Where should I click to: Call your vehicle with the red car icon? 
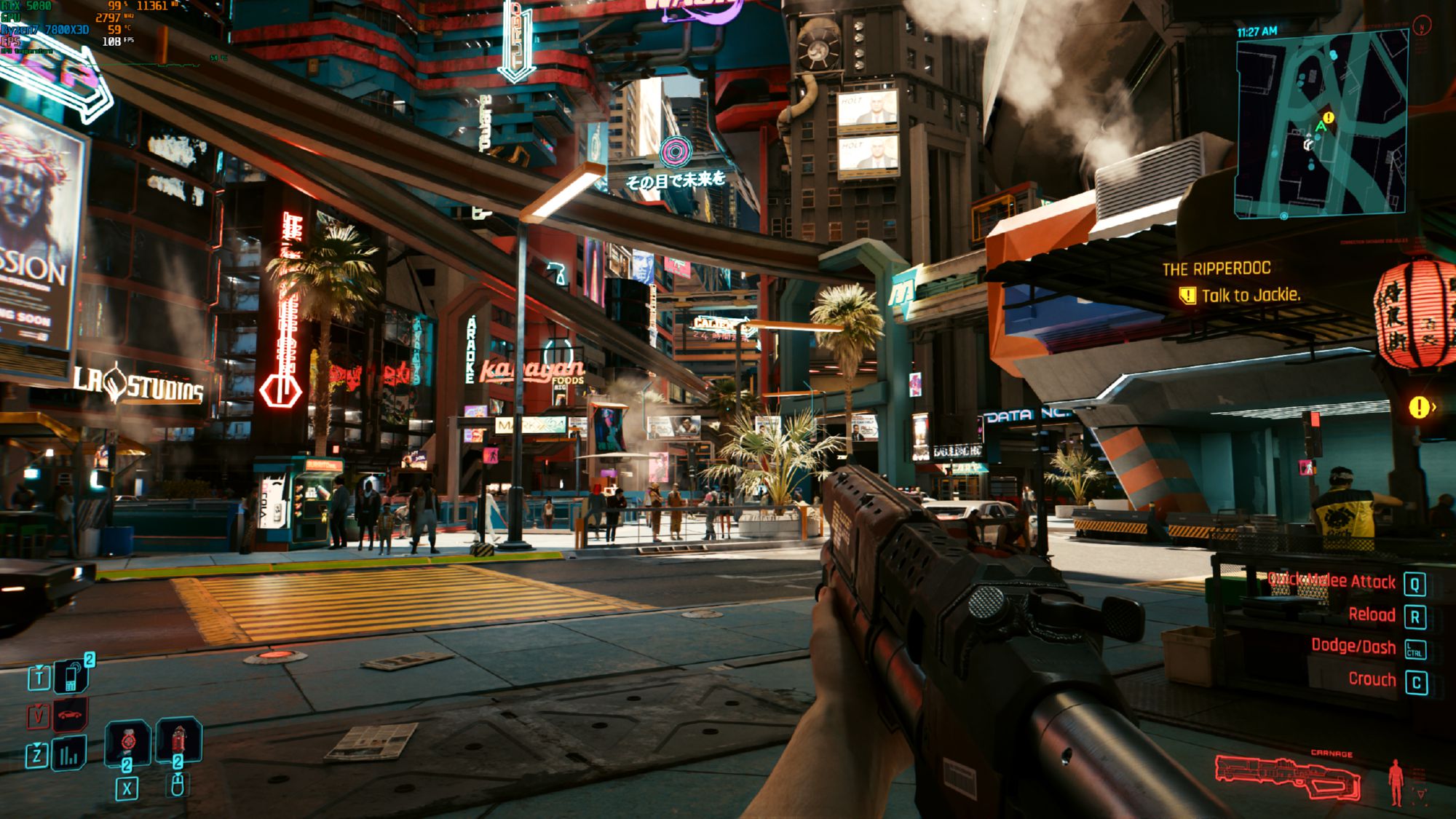[x=70, y=714]
